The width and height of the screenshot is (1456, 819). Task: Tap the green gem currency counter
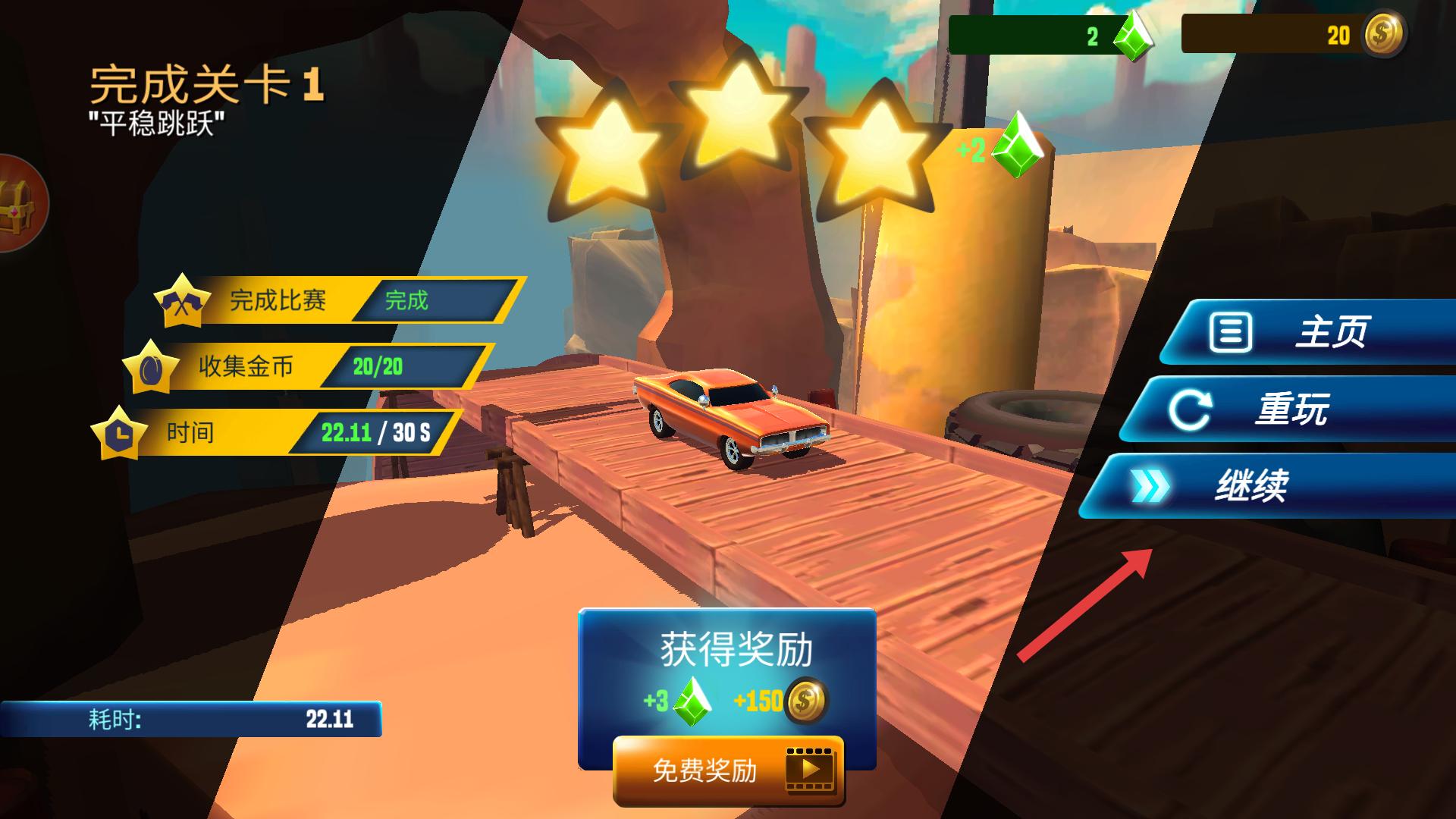pyautogui.click(x=1050, y=36)
